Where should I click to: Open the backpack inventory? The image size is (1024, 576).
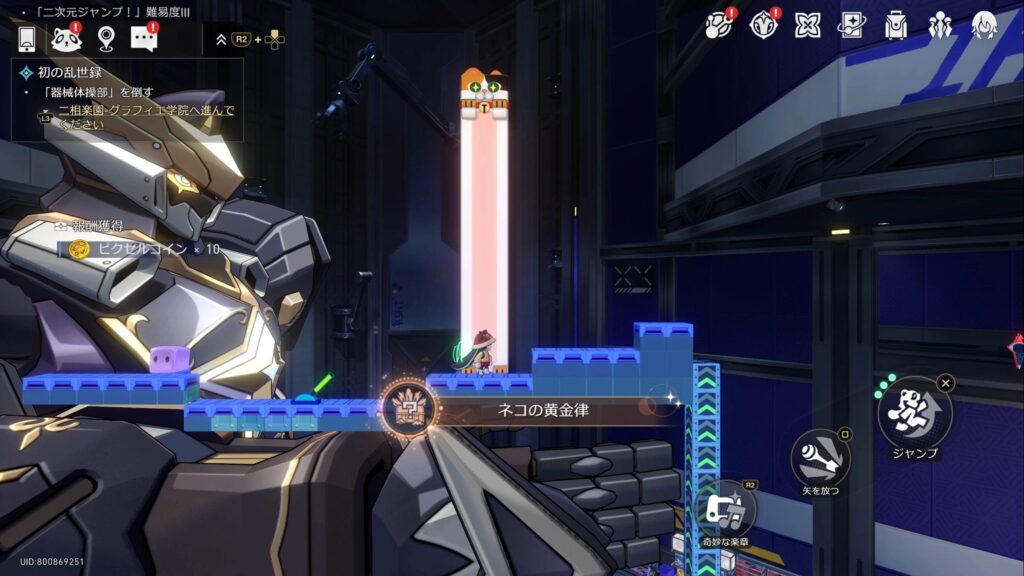896,25
